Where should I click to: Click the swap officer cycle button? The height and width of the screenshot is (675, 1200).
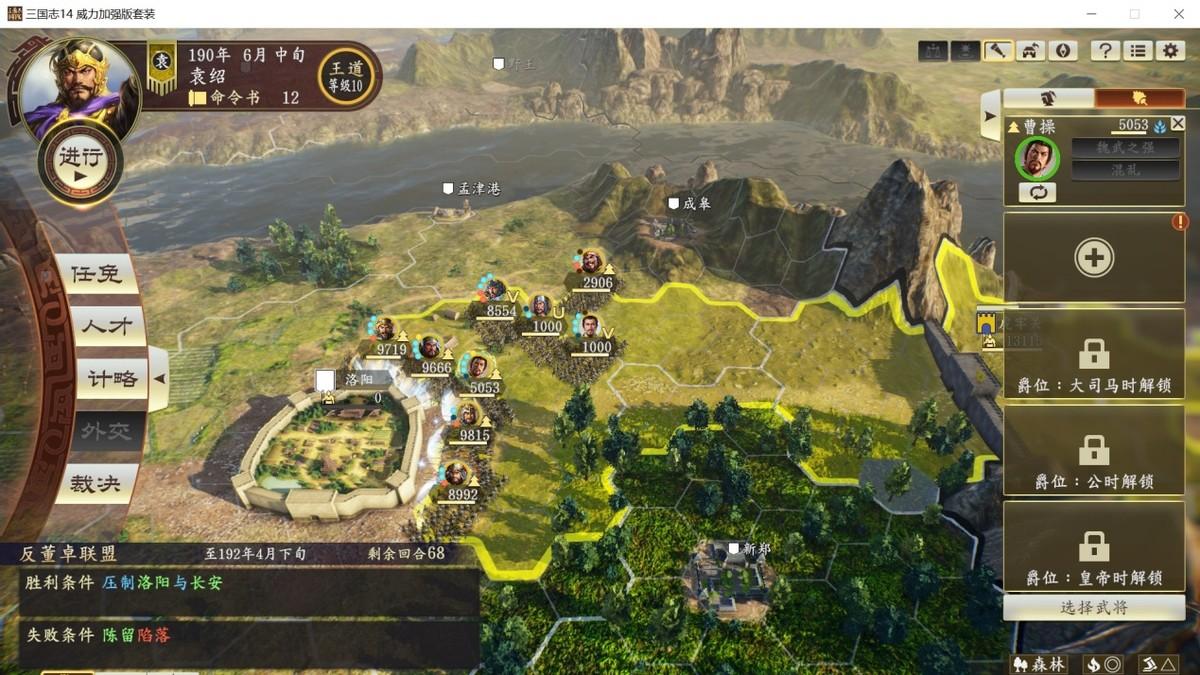click(x=1037, y=193)
